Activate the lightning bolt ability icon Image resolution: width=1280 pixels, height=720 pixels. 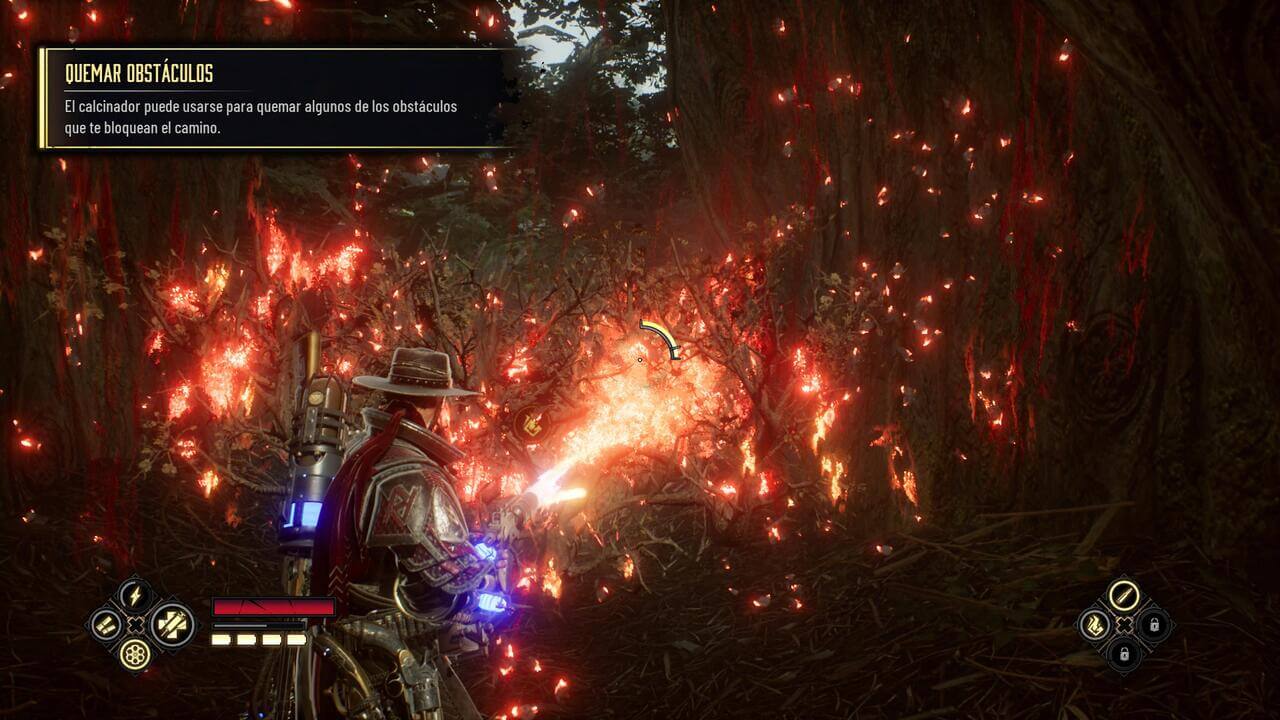pyautogui.click(x=134, y=596)
